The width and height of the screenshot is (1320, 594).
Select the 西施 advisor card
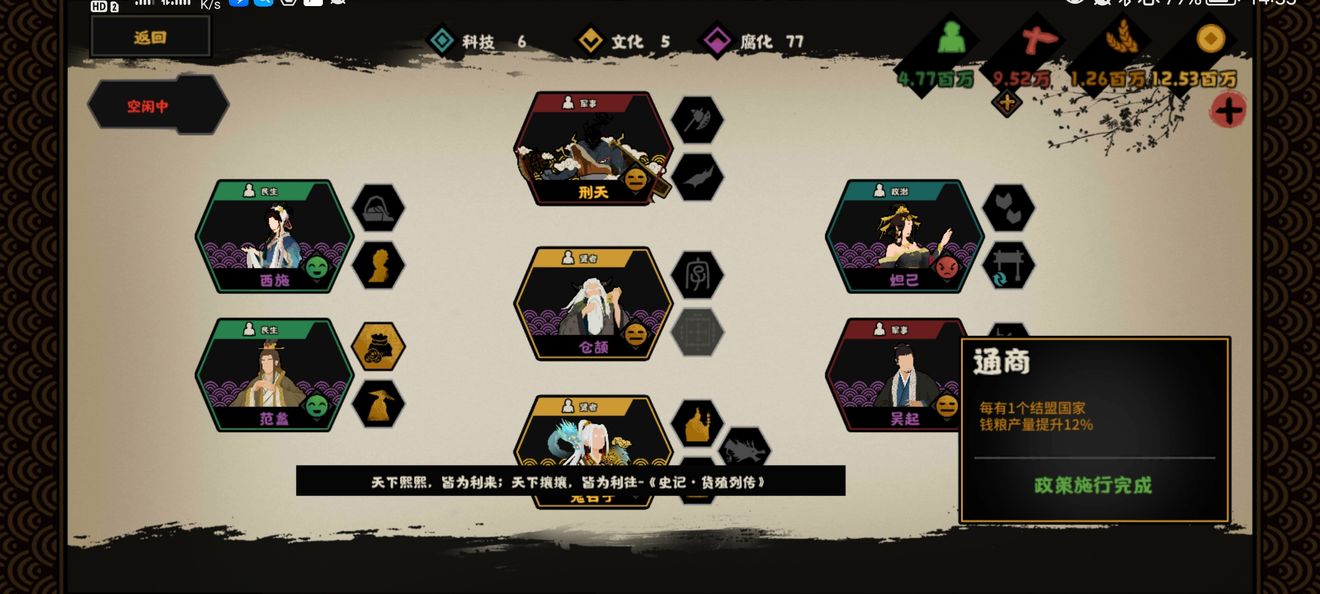274,237
